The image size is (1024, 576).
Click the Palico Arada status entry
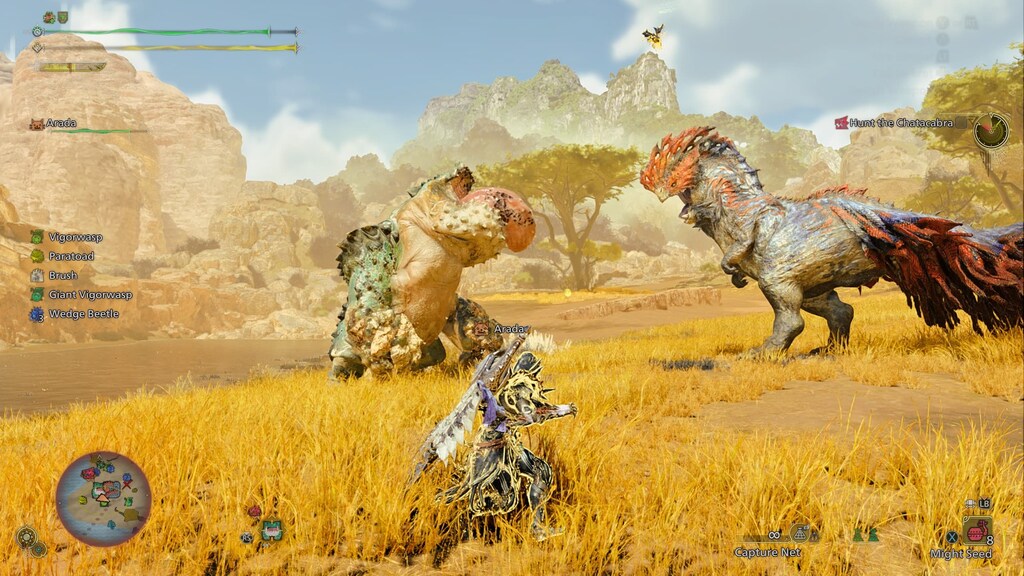click(x=62, y=124)
